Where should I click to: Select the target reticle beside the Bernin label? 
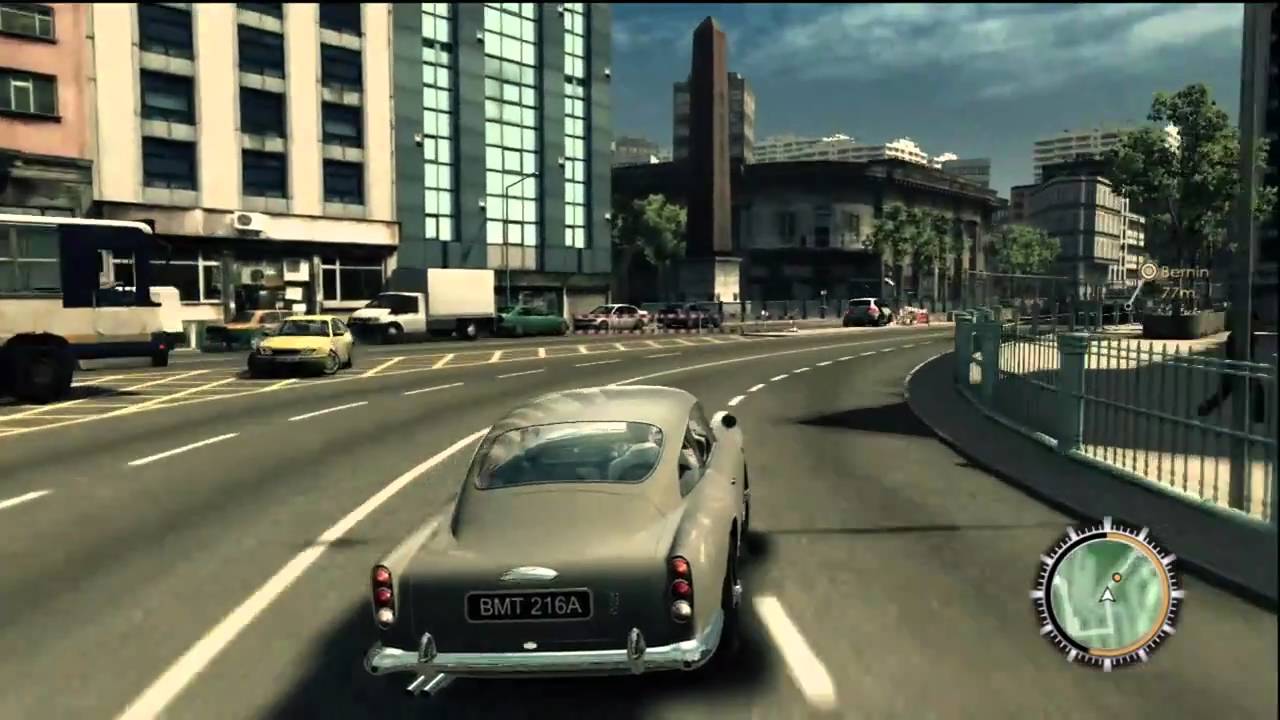[x=1149, y=270]
